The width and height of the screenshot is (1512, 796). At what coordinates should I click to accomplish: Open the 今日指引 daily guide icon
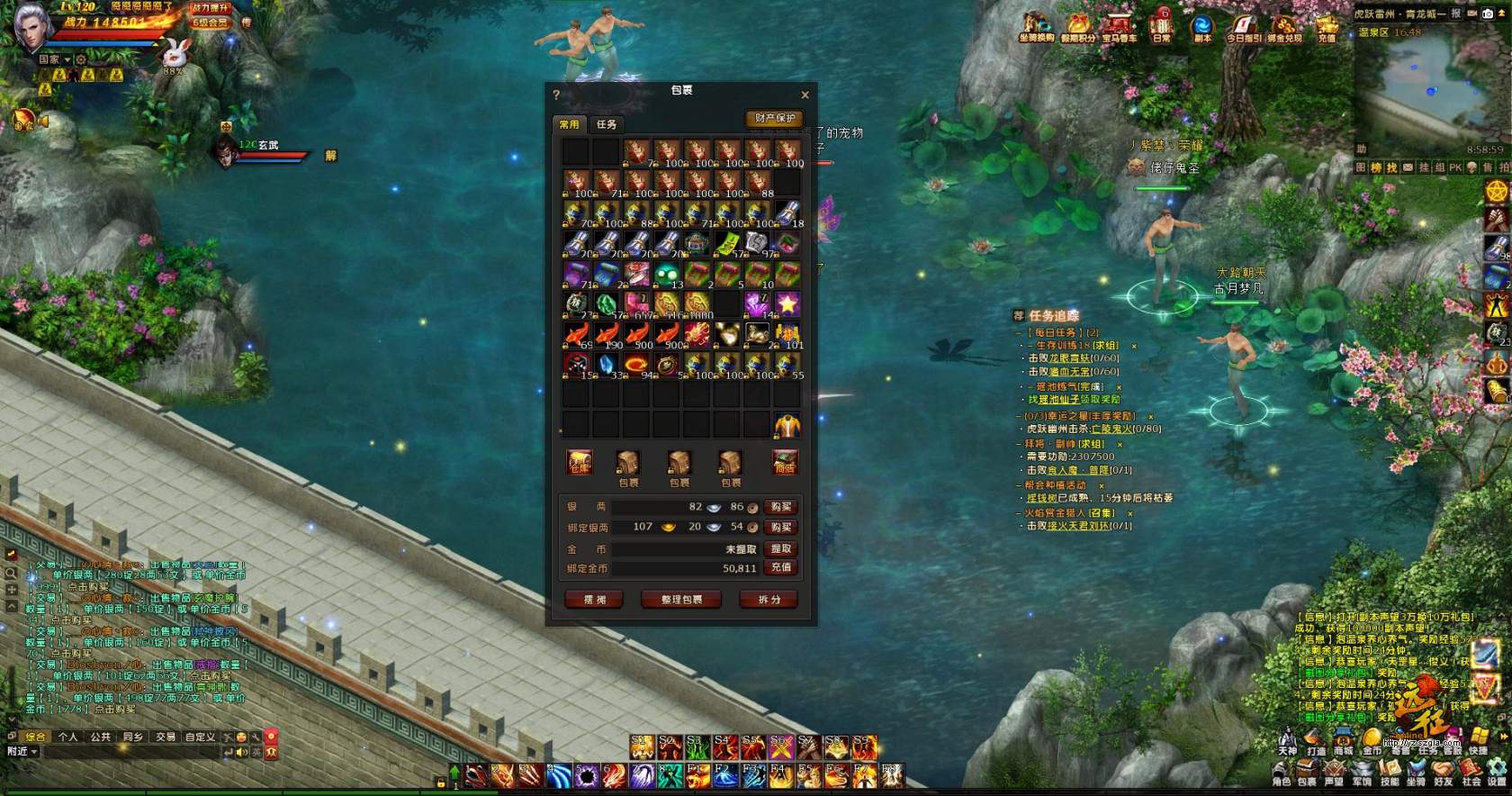pos(1245,25)
